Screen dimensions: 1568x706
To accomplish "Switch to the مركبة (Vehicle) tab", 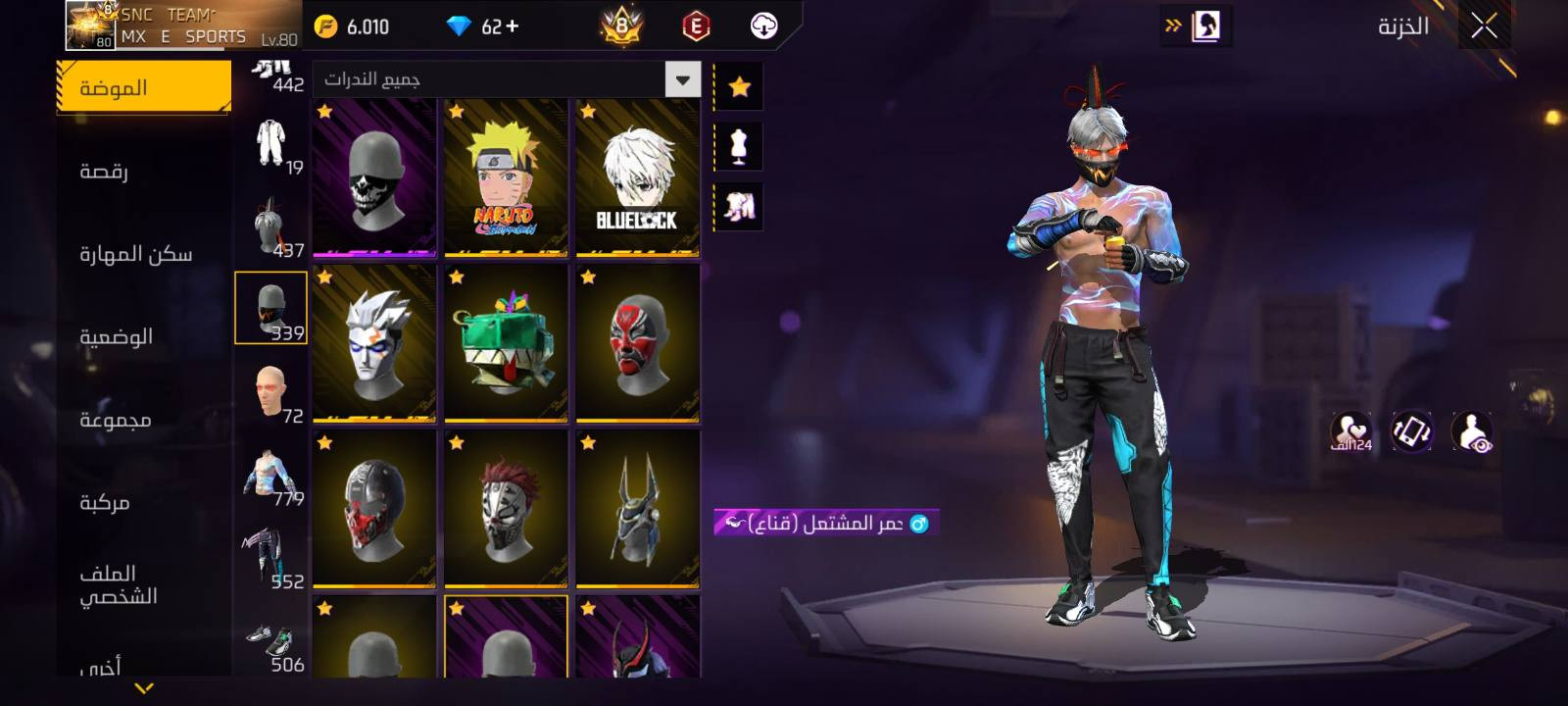I will point(104,502).
